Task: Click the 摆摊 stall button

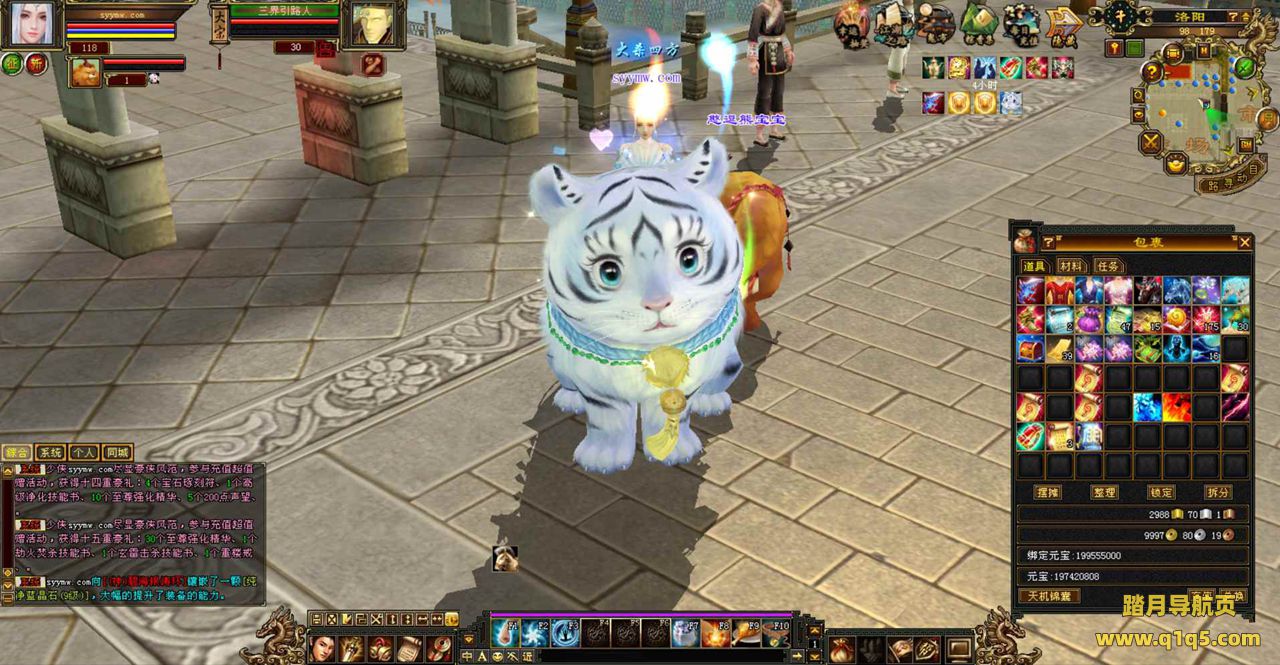Action: [1047, 493]
